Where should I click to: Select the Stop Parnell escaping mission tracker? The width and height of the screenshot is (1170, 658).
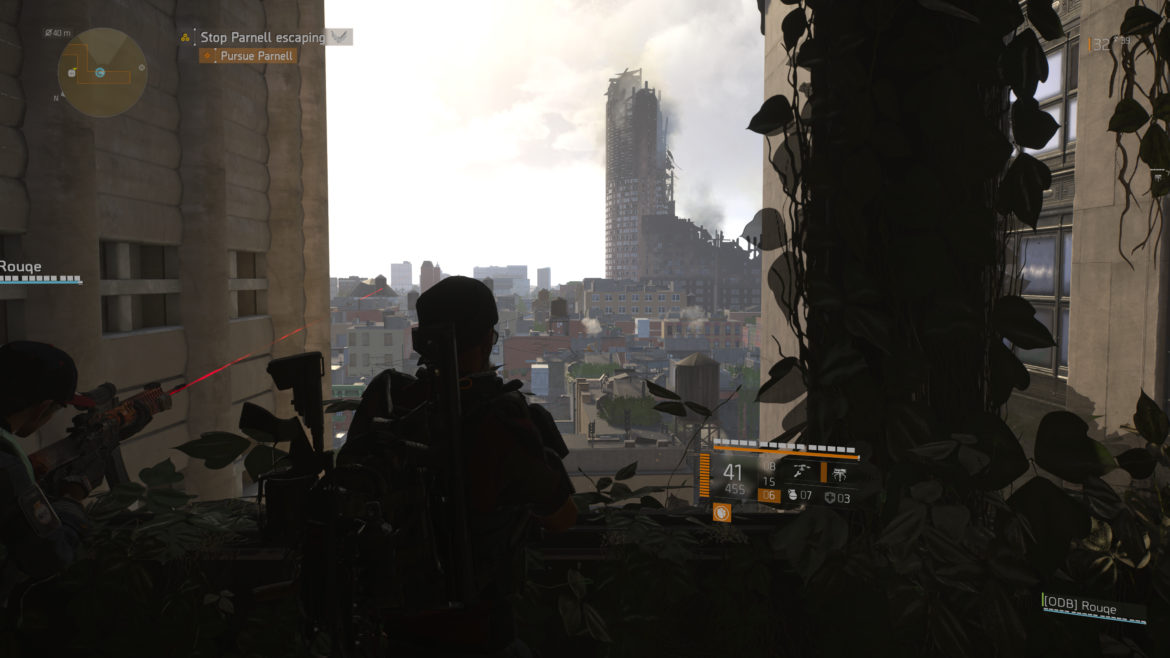[263, 37]
